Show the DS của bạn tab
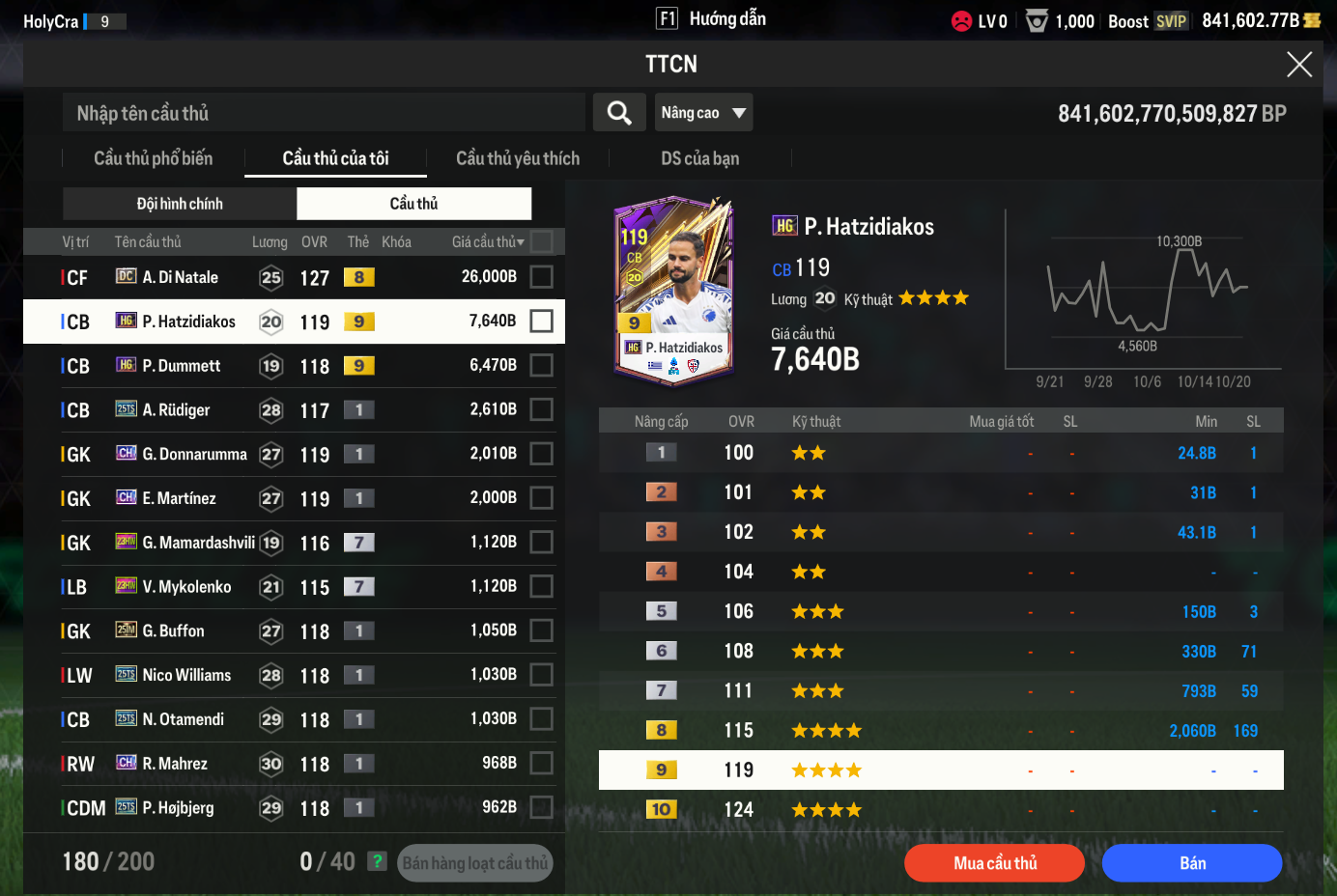The height and width of the screenshot is (896, 1337). click(x=699, y=158)
